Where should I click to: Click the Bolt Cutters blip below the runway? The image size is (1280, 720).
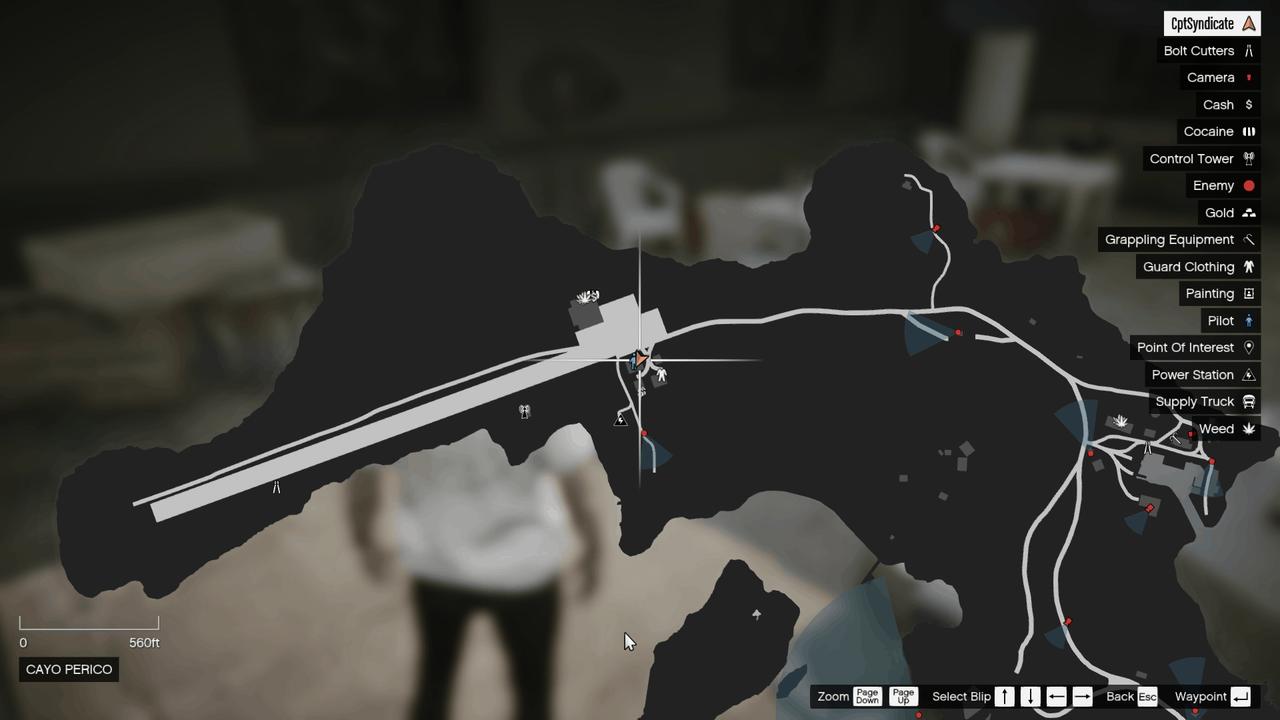(x=275, y=487)
